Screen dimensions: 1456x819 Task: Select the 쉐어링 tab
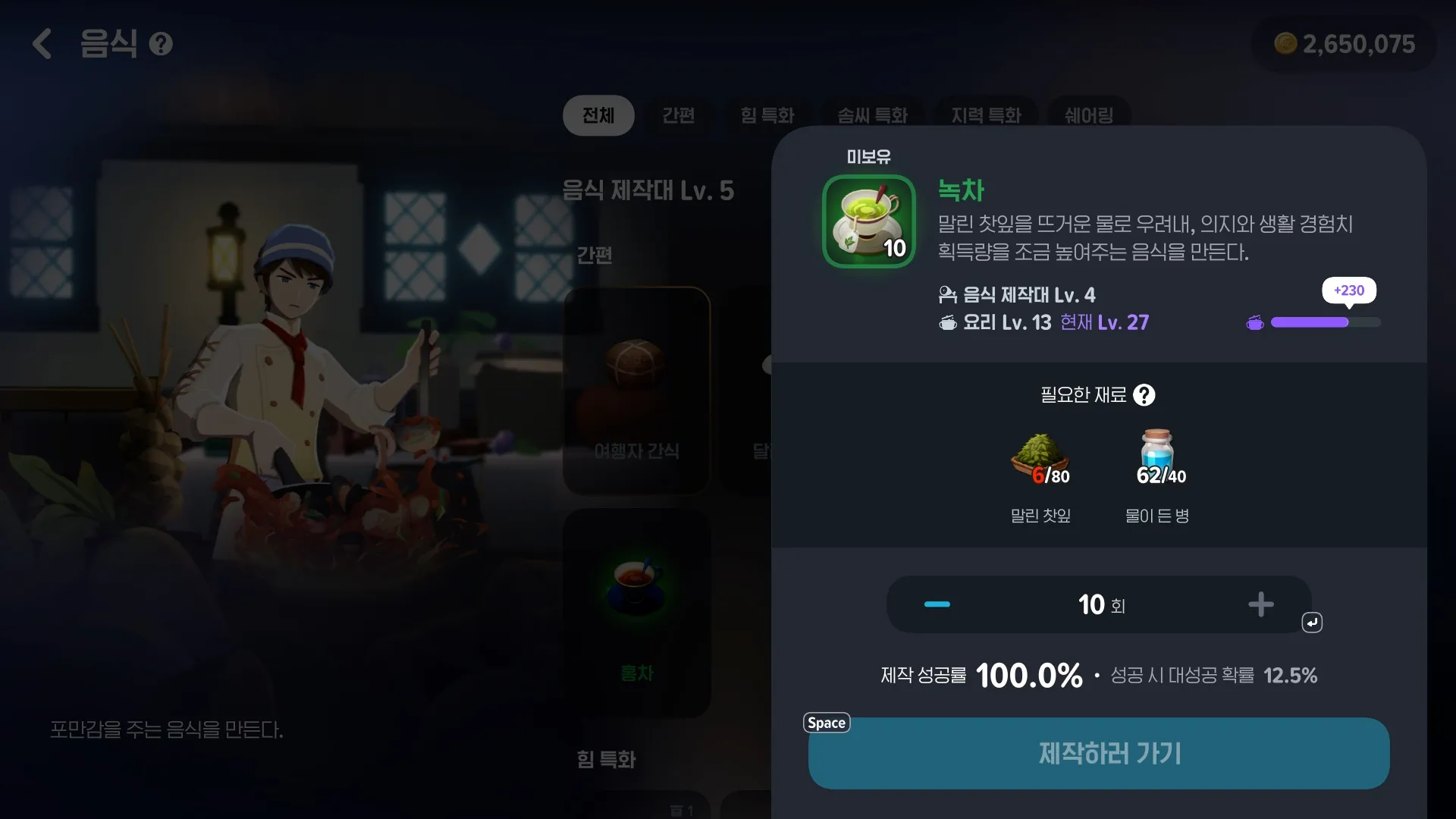tap(1089, 115)
